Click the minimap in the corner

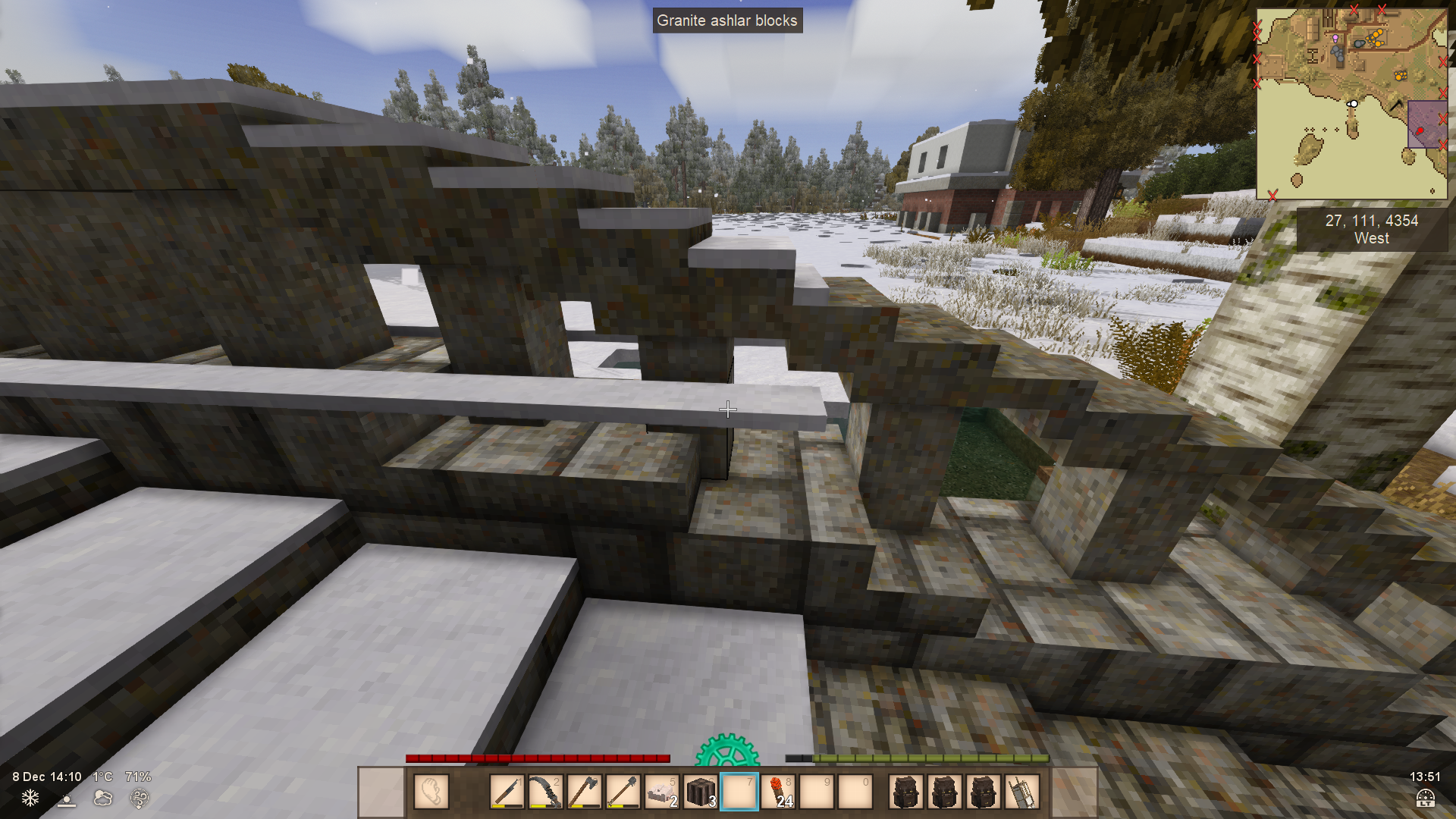[x=1351, y=104]
